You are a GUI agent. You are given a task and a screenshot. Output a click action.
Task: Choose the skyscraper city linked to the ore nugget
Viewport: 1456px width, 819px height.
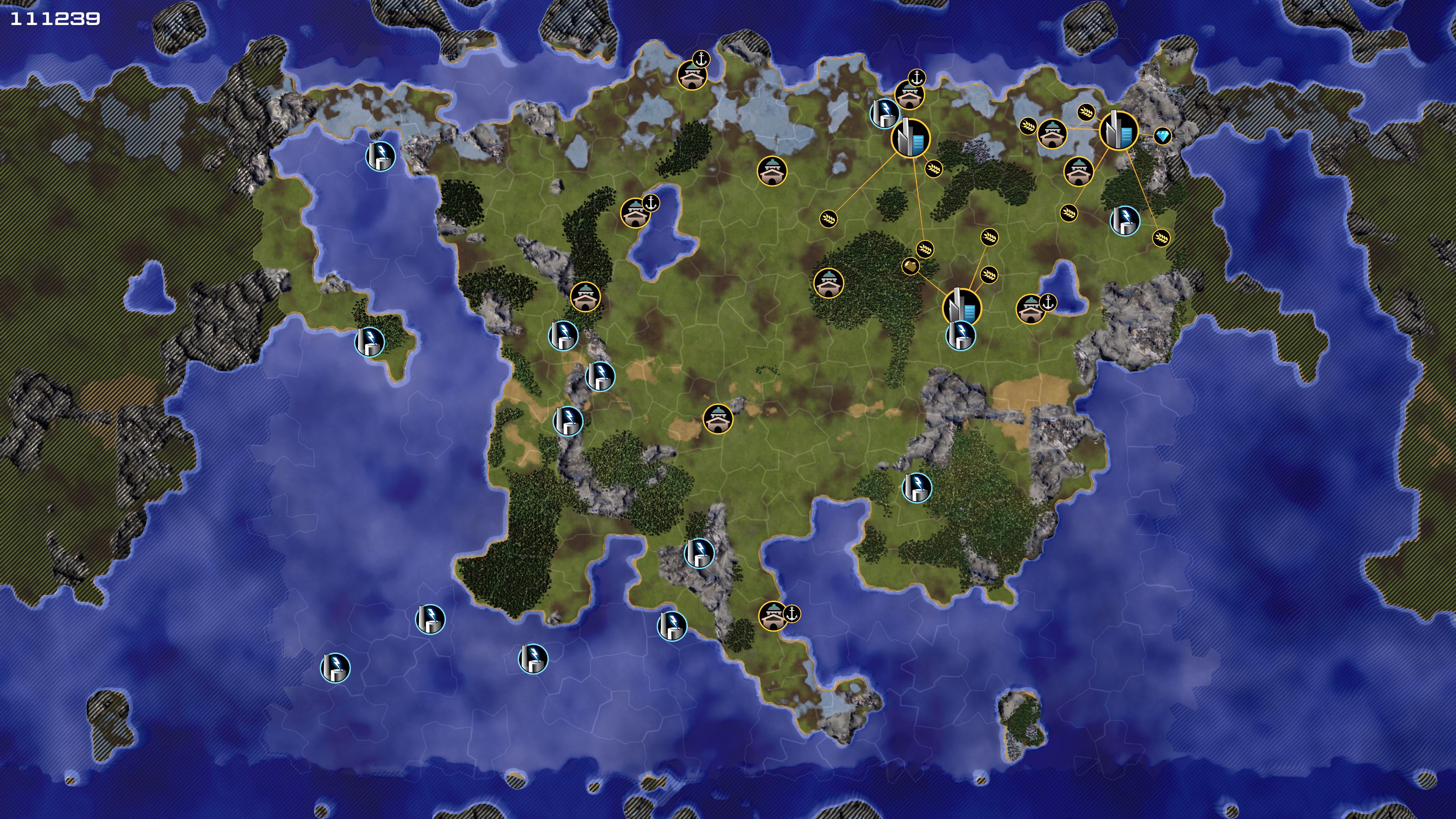click(962, 307)
